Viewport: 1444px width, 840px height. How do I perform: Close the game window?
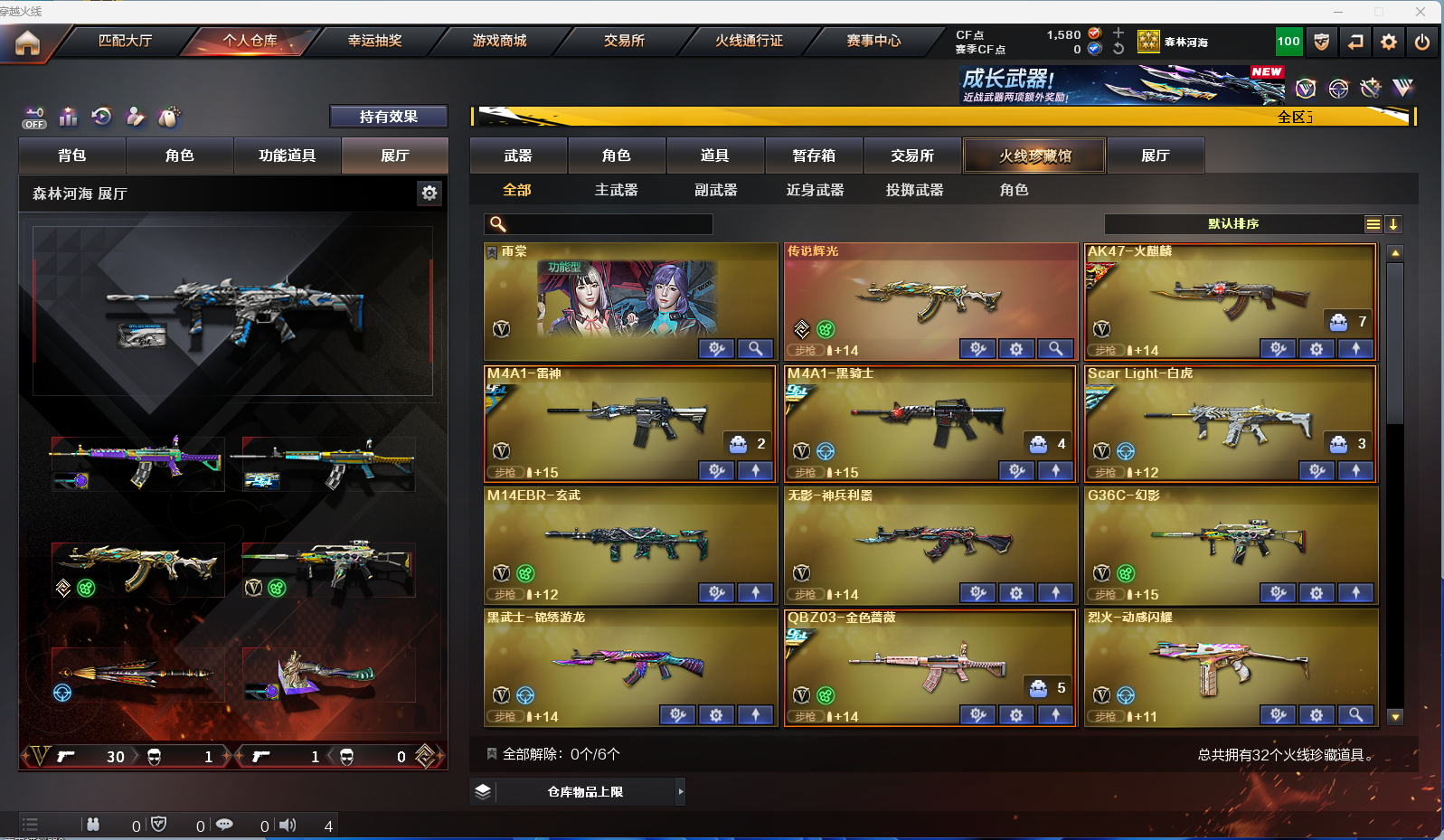[x=1420, y=12]
